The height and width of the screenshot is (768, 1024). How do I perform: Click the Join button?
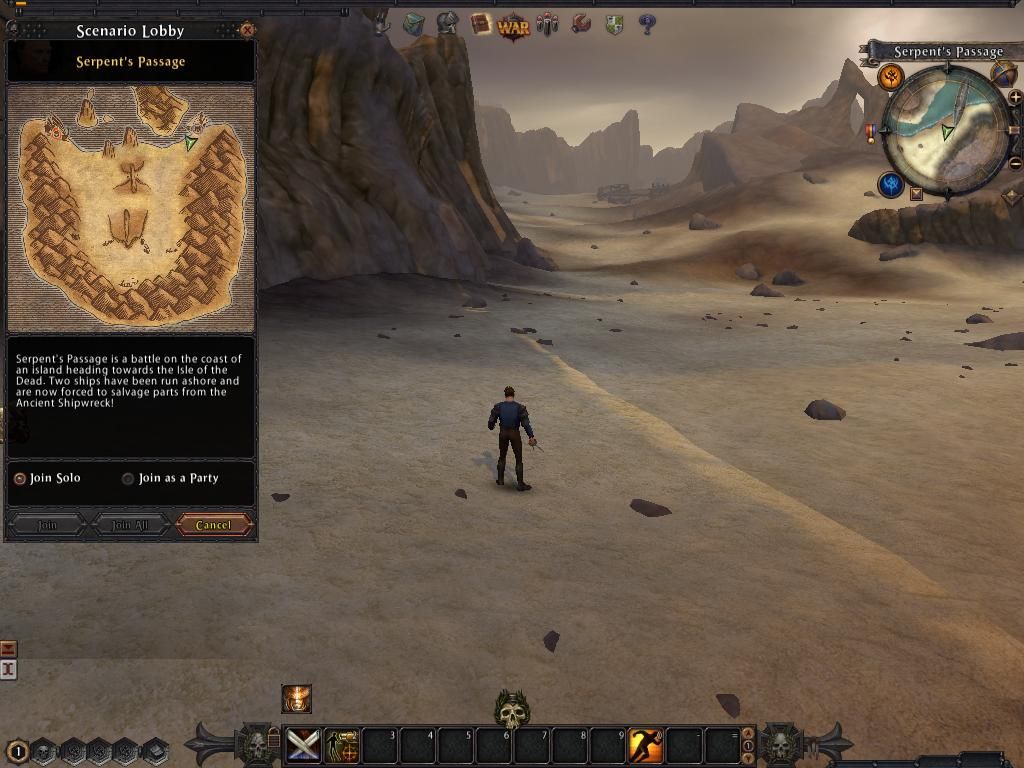pos(47,525)
